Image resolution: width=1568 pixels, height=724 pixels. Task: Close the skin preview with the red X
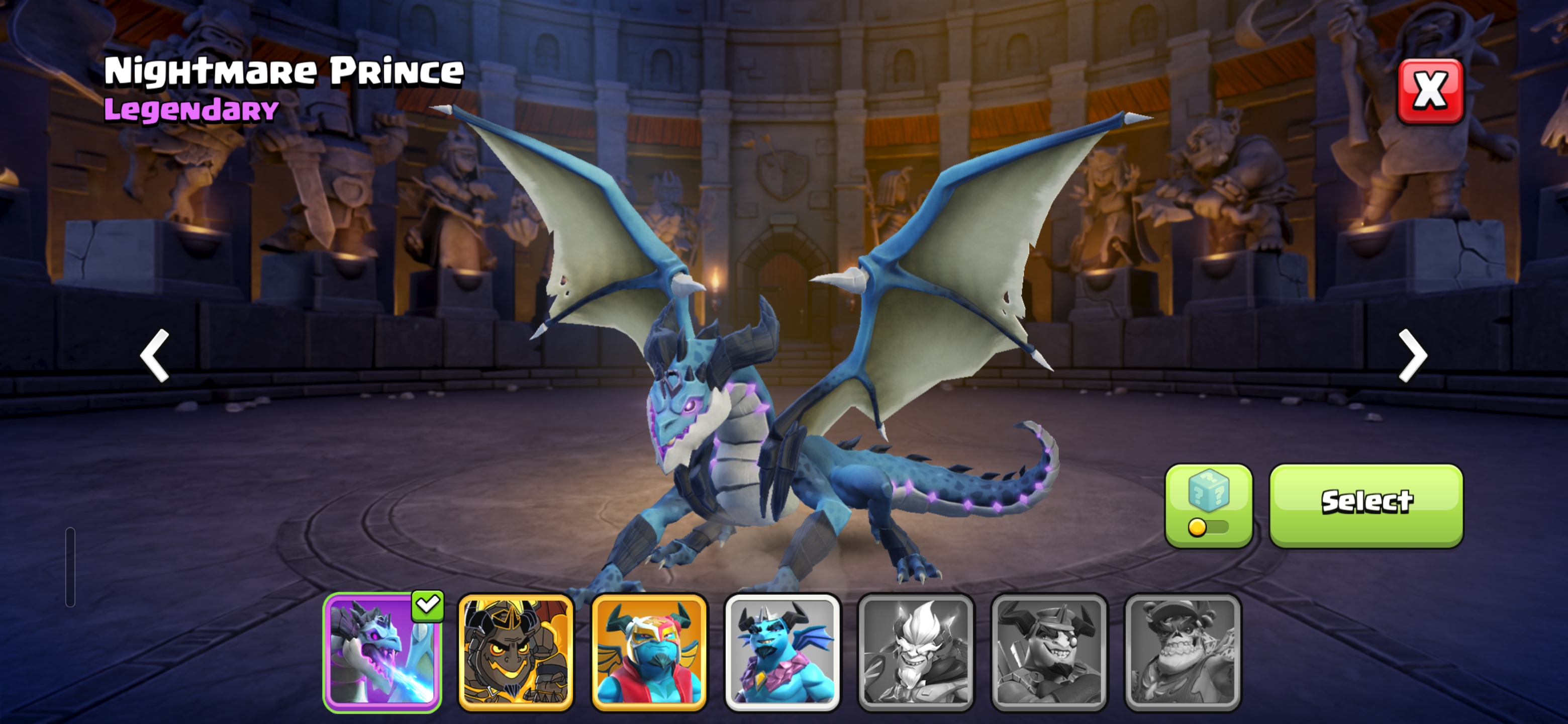[1430, 92]
